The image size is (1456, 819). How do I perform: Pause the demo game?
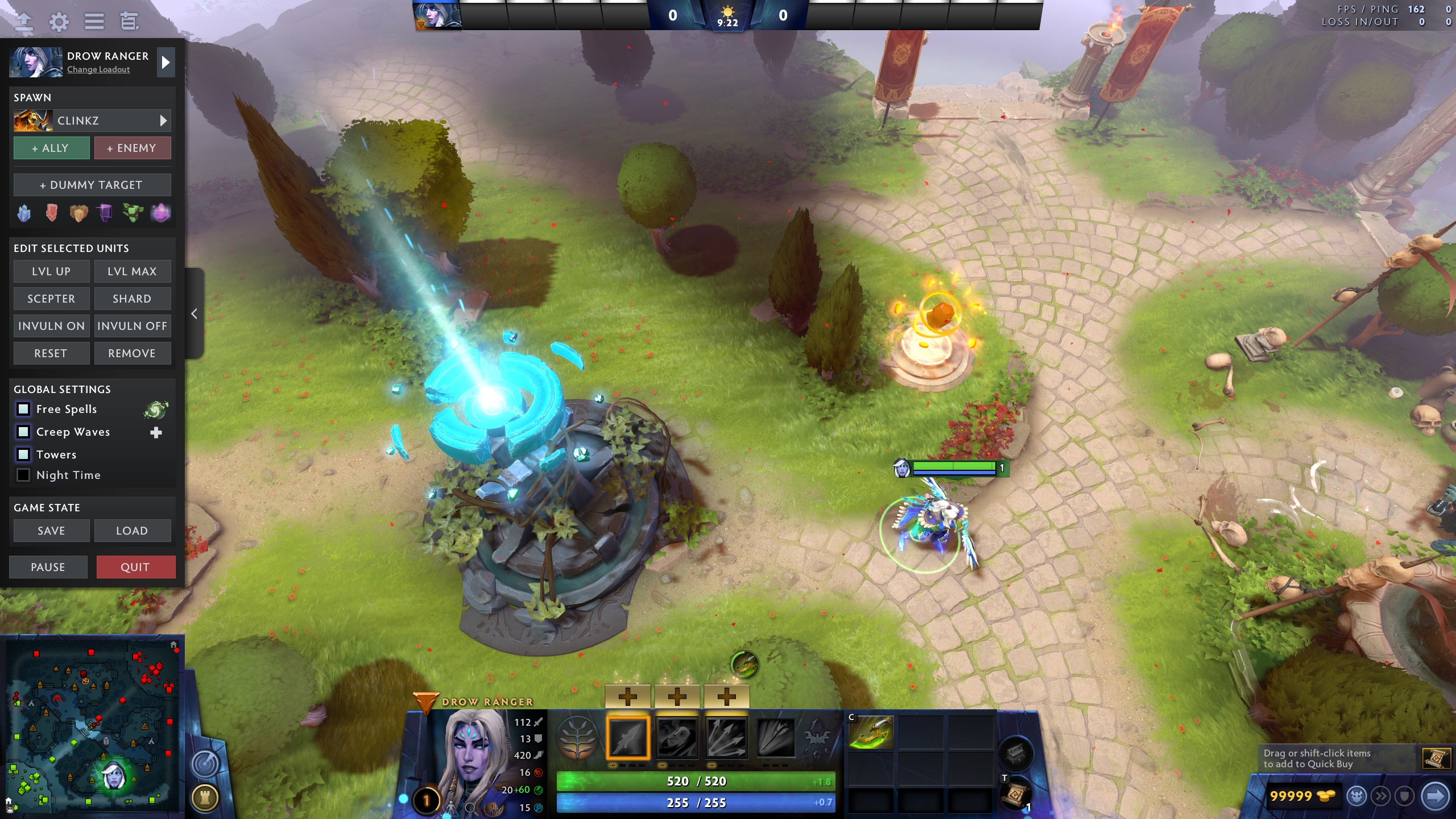click(x=48, y=567)
